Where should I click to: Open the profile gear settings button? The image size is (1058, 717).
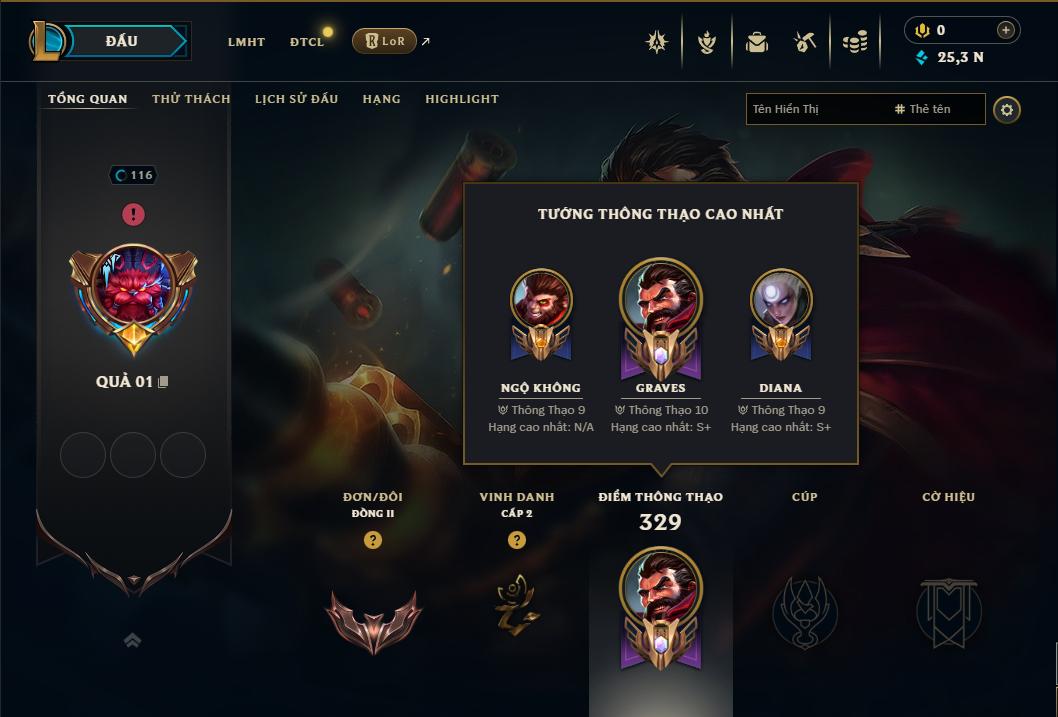point(1007,109)
